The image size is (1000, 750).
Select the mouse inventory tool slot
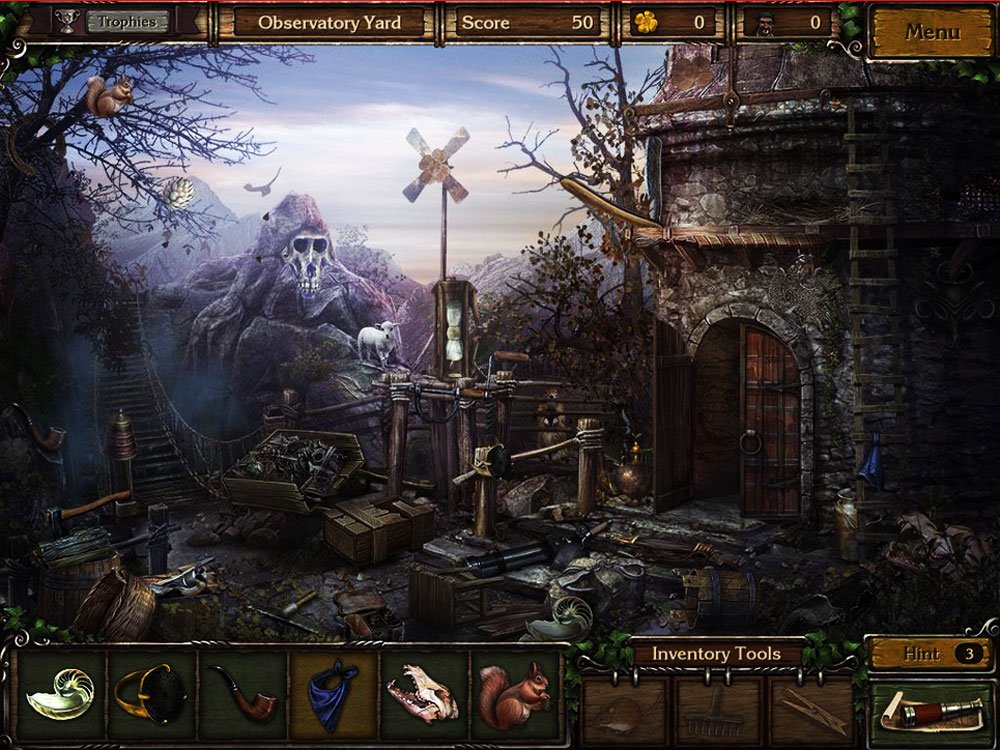(x=625, y=709)
